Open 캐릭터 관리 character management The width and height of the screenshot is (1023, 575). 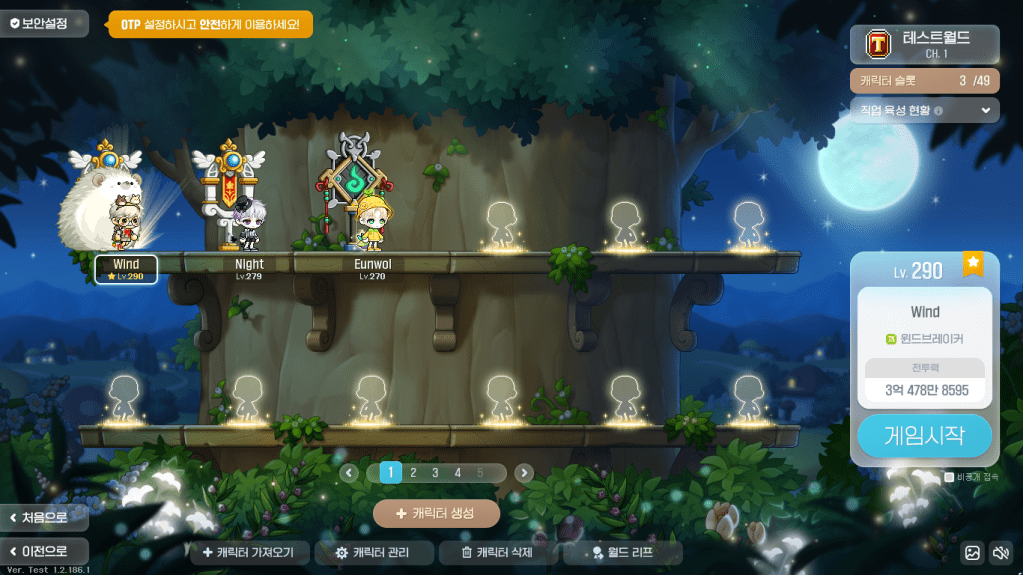coord(375,552)
